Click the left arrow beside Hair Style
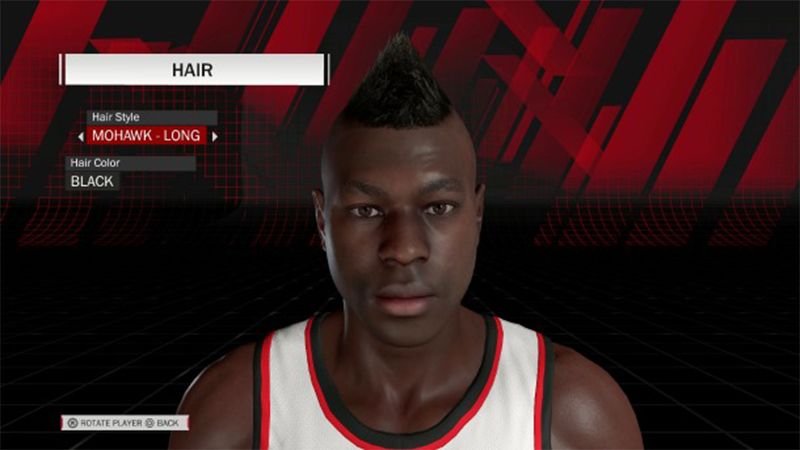800x450 pixels. click(x=80, y=136)
